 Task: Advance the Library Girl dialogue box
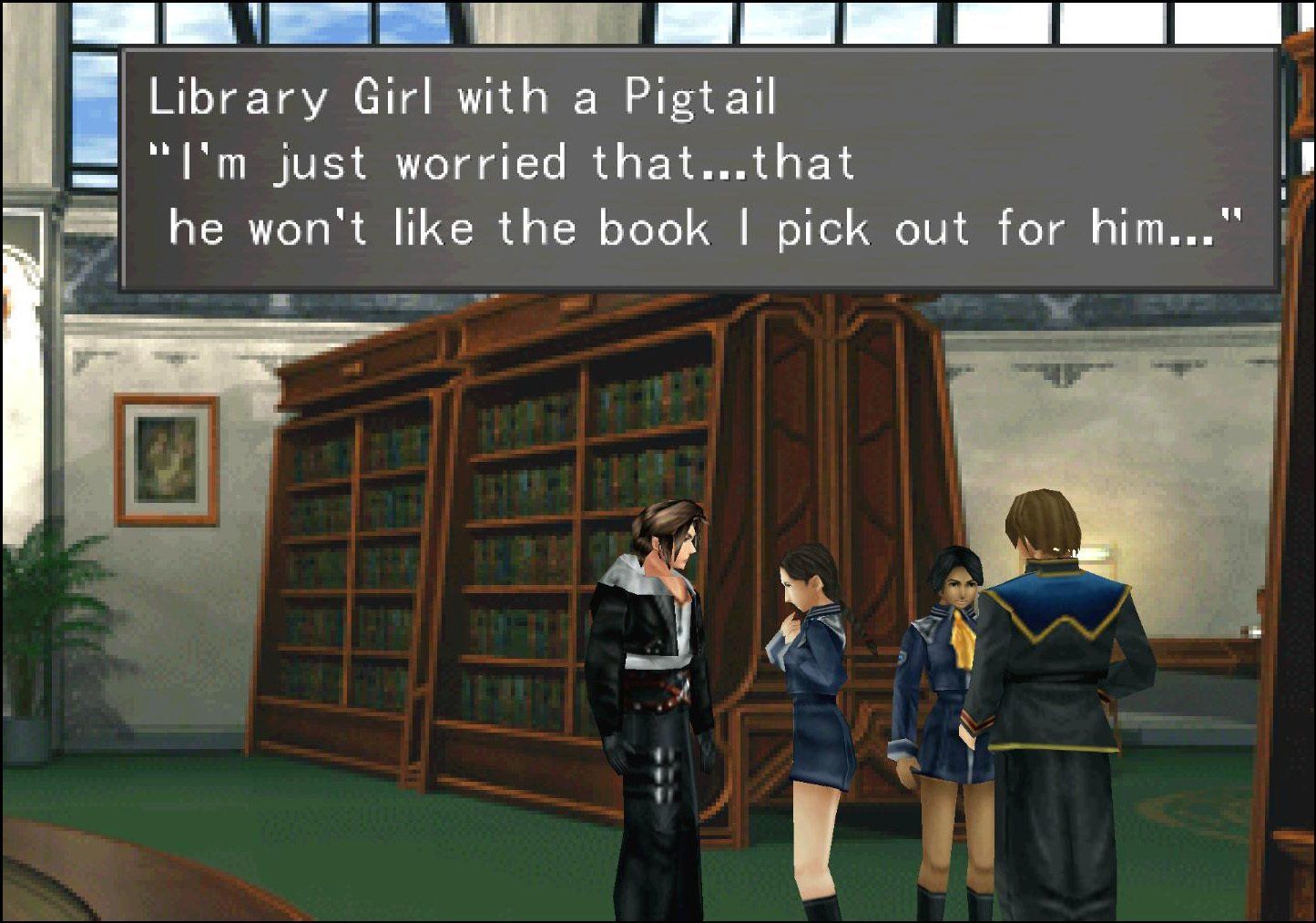(x=699, y=169)
